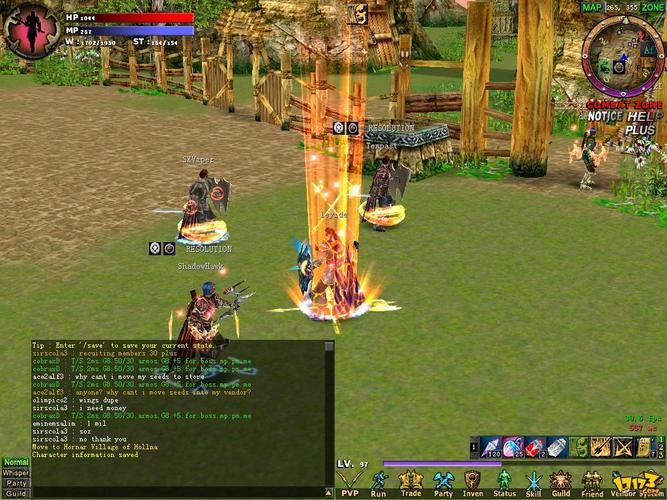Open the Friend list

(592, 482)
